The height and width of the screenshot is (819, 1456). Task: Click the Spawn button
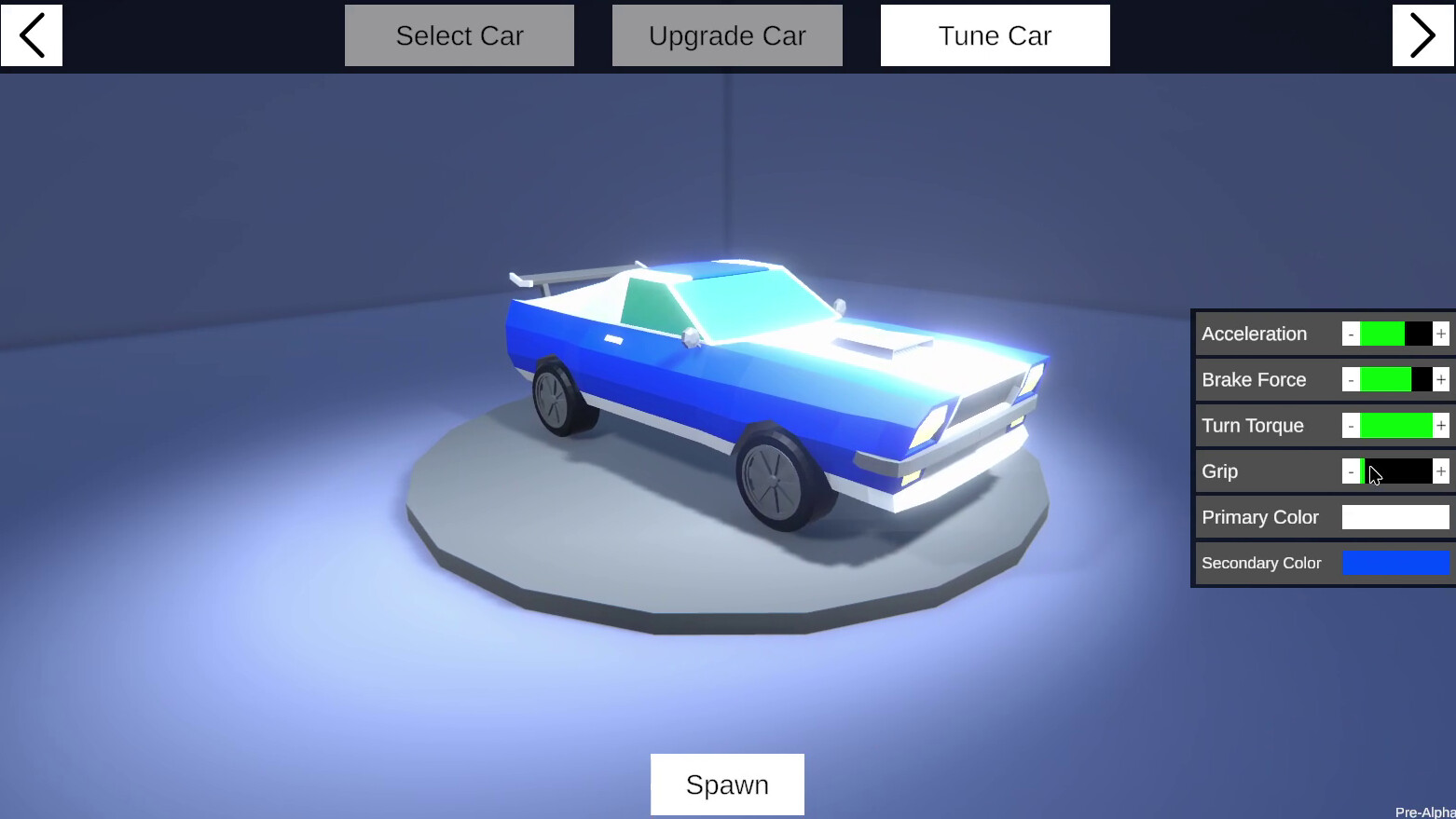727,784
